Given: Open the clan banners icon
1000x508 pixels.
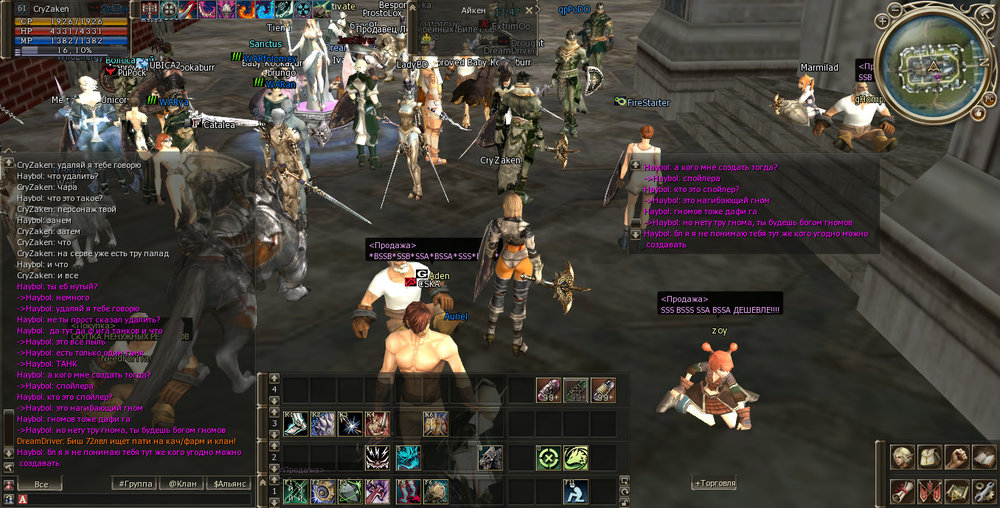Looking at the screenshot, I should click(x=930, y=491).
